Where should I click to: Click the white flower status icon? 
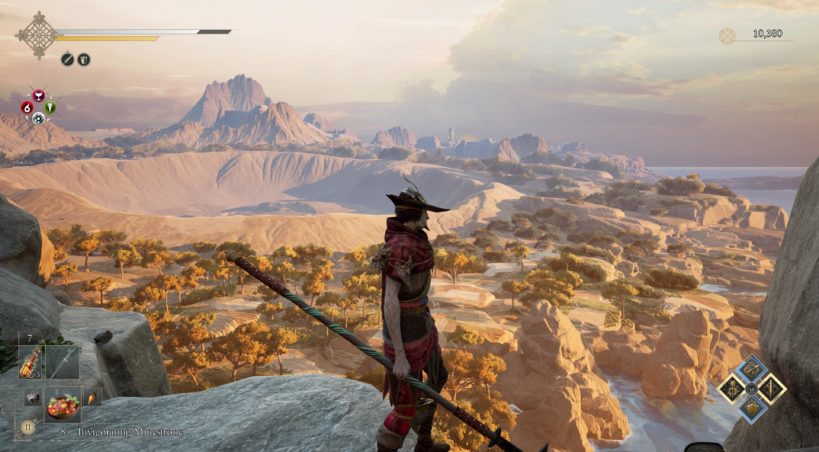pos(39,118)
